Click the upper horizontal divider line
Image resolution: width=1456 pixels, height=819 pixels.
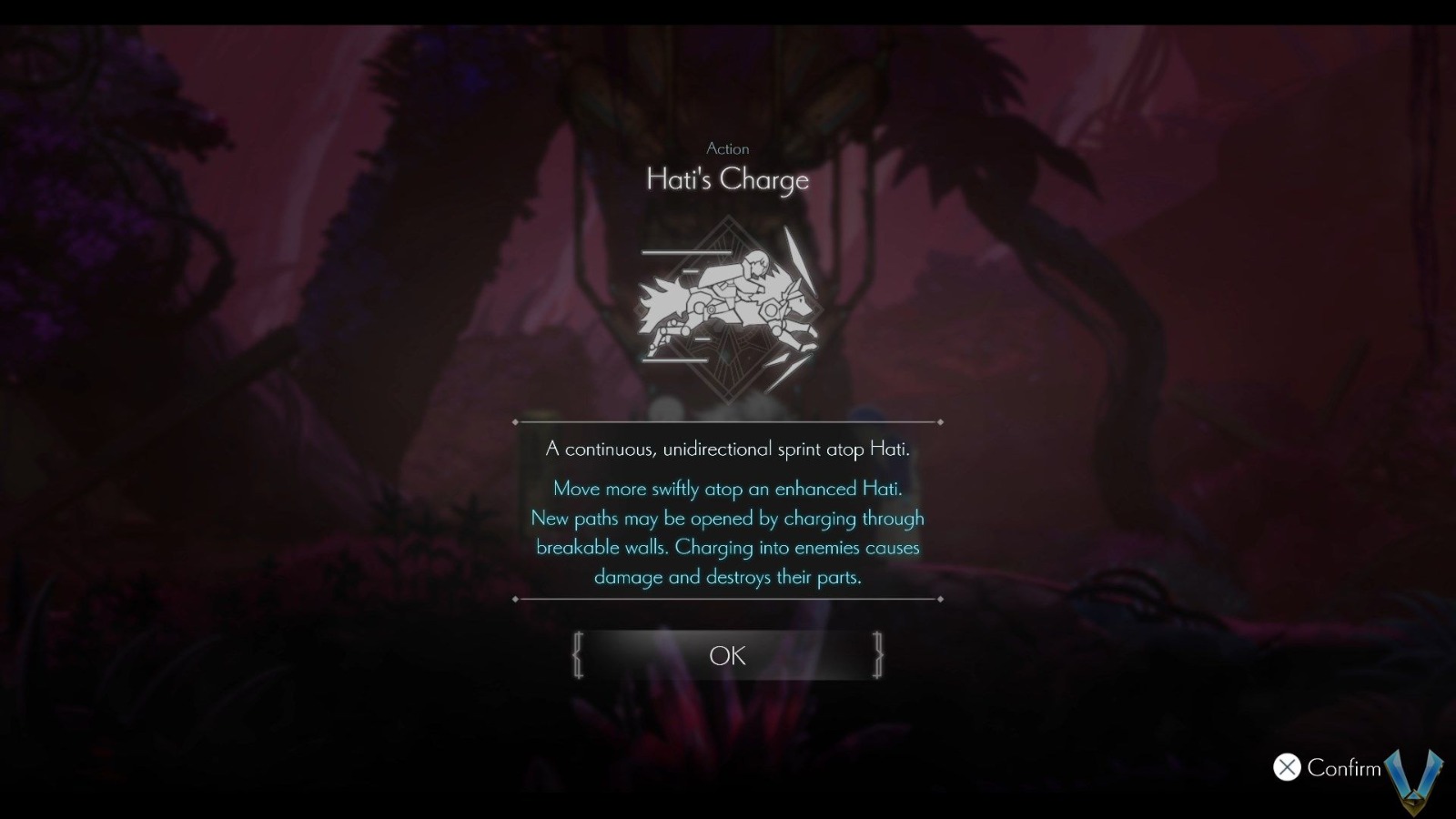coord(728,421)
